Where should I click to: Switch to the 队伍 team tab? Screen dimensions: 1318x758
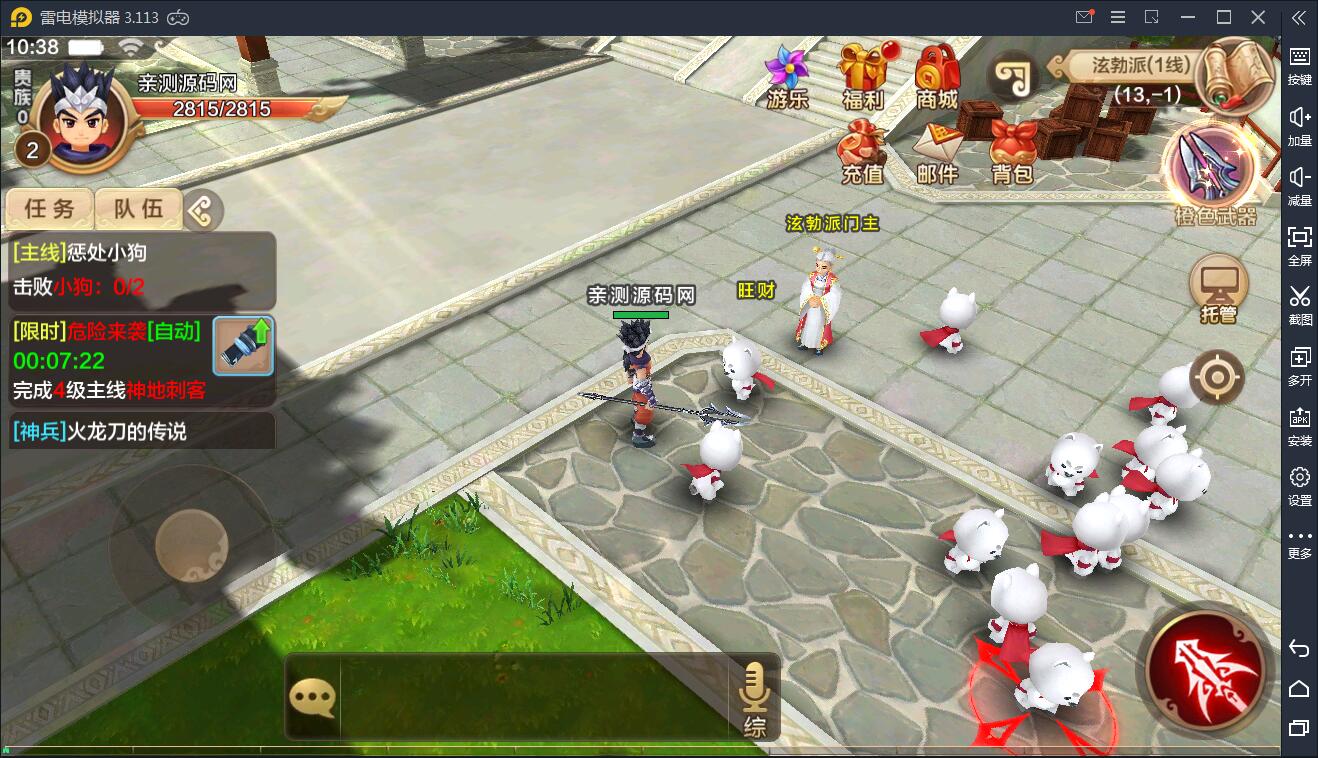136,210
